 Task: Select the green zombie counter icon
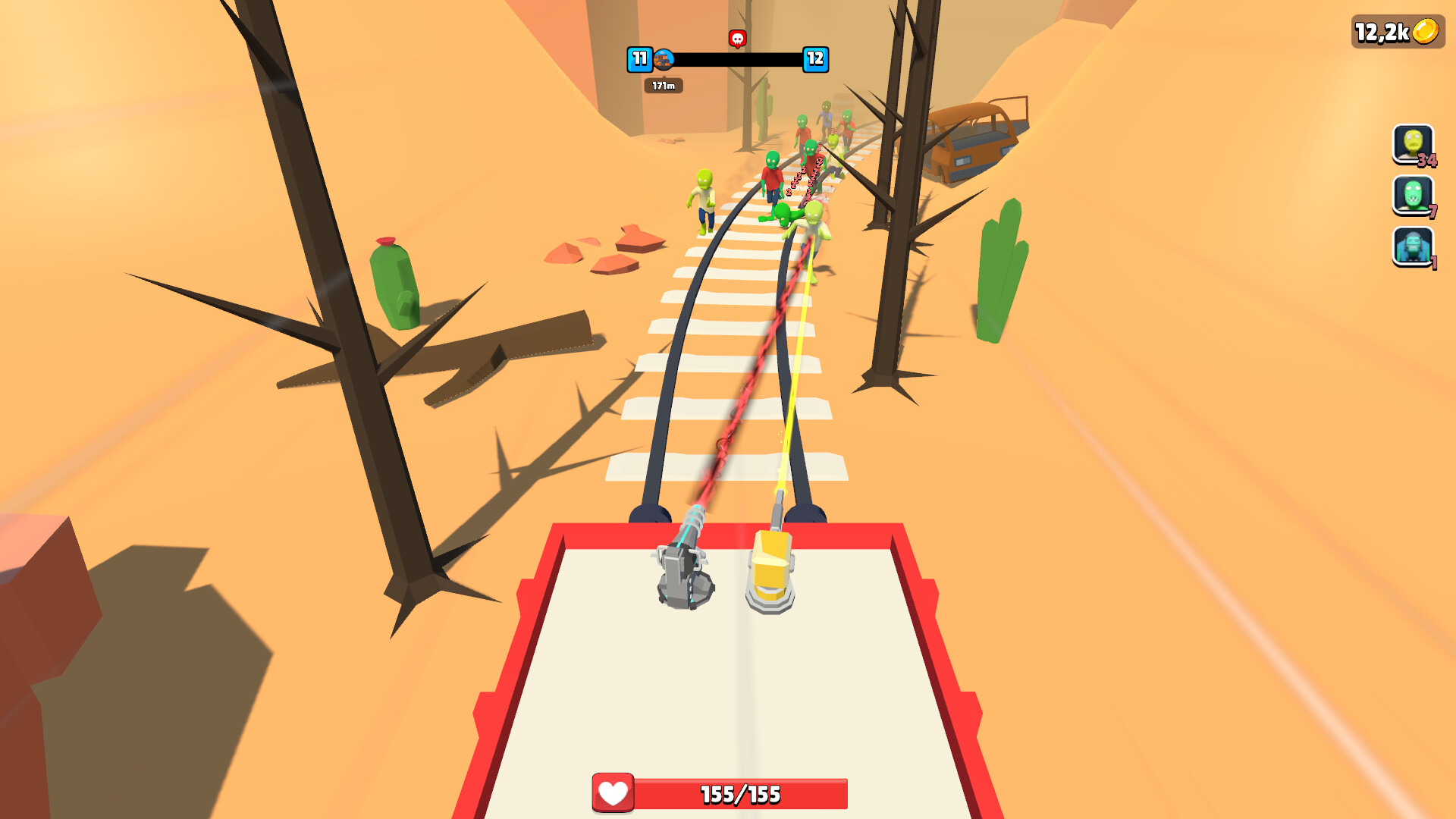(x=1412, y=196)
